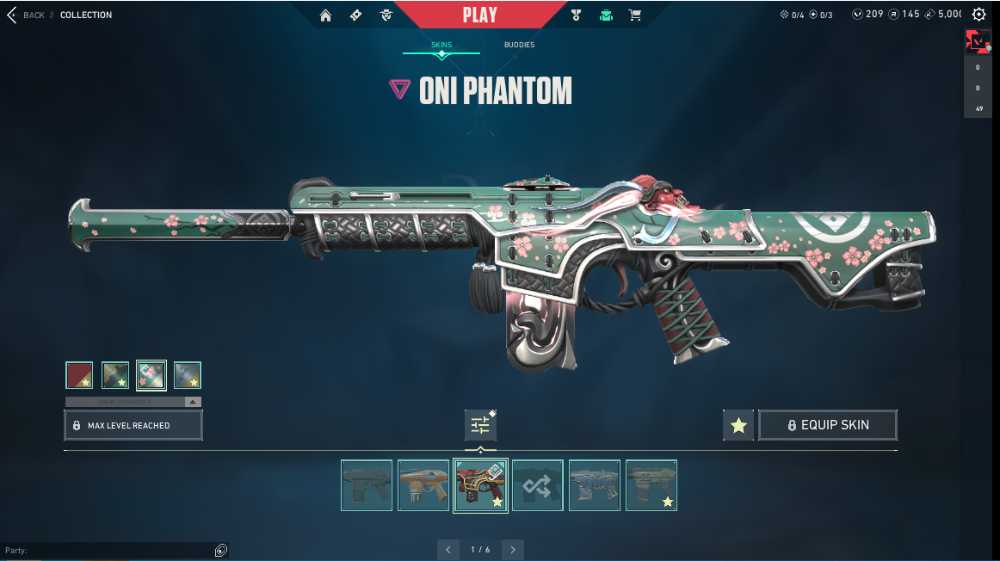Open the skin filter sliders
Viewport: 1000px width, 561px height.
(x=480, y=425)
